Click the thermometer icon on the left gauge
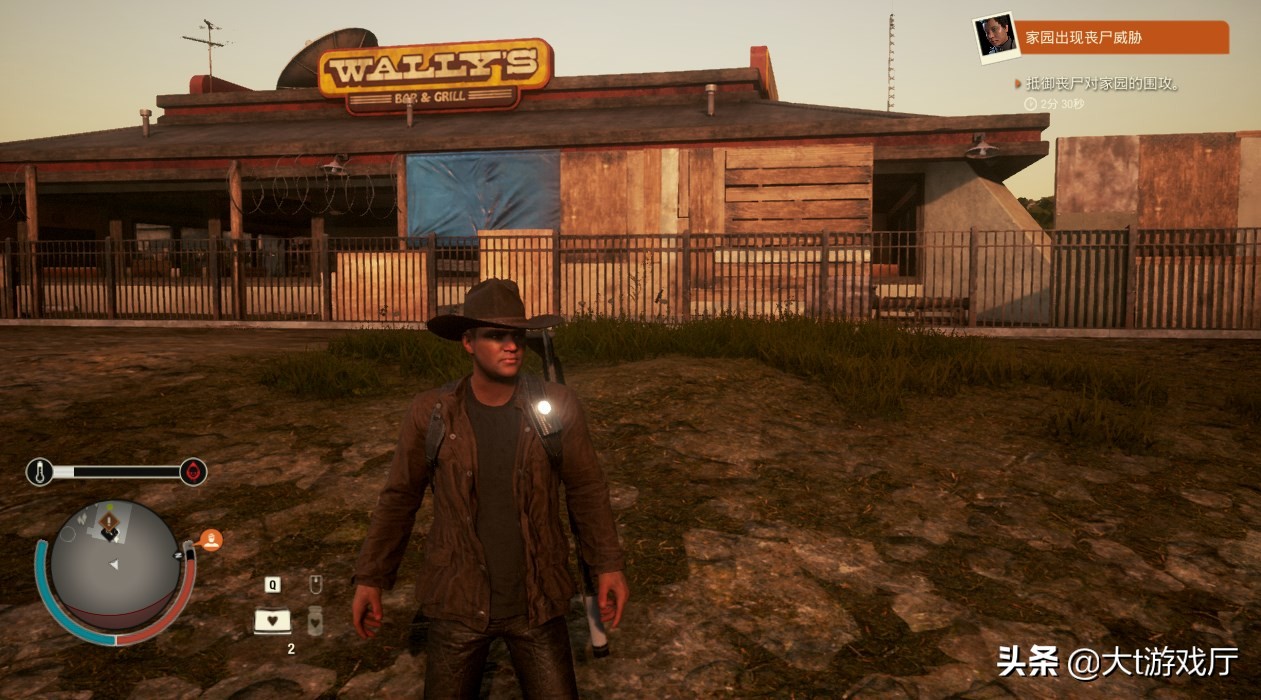Screen dimensions: 1261x700 [x=40, y=471]
